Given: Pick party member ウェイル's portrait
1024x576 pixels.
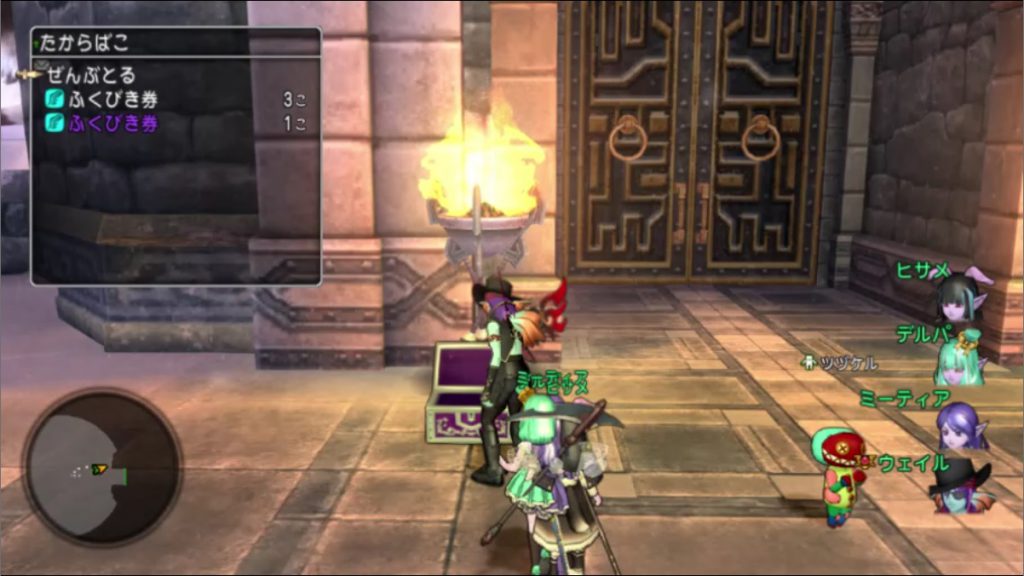Looking at the screenshot, I should coord(962,487).
